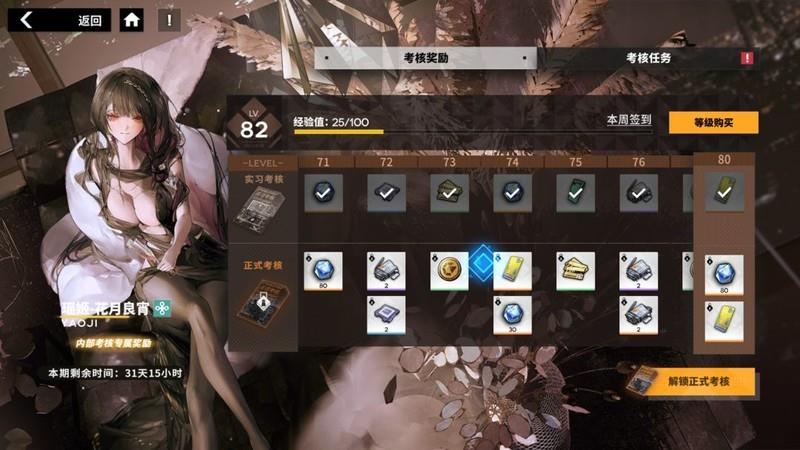The image size is (800, 450).
Task: Select the level 74 gem reward showing 30
Action: pos(512,315)
